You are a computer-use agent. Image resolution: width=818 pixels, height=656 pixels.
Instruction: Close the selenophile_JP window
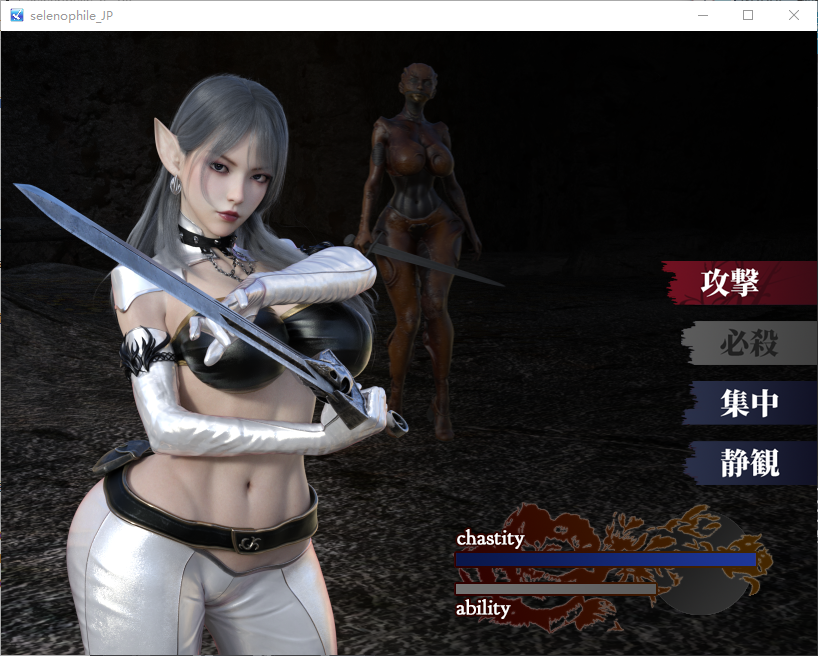(x=794, y=15)
